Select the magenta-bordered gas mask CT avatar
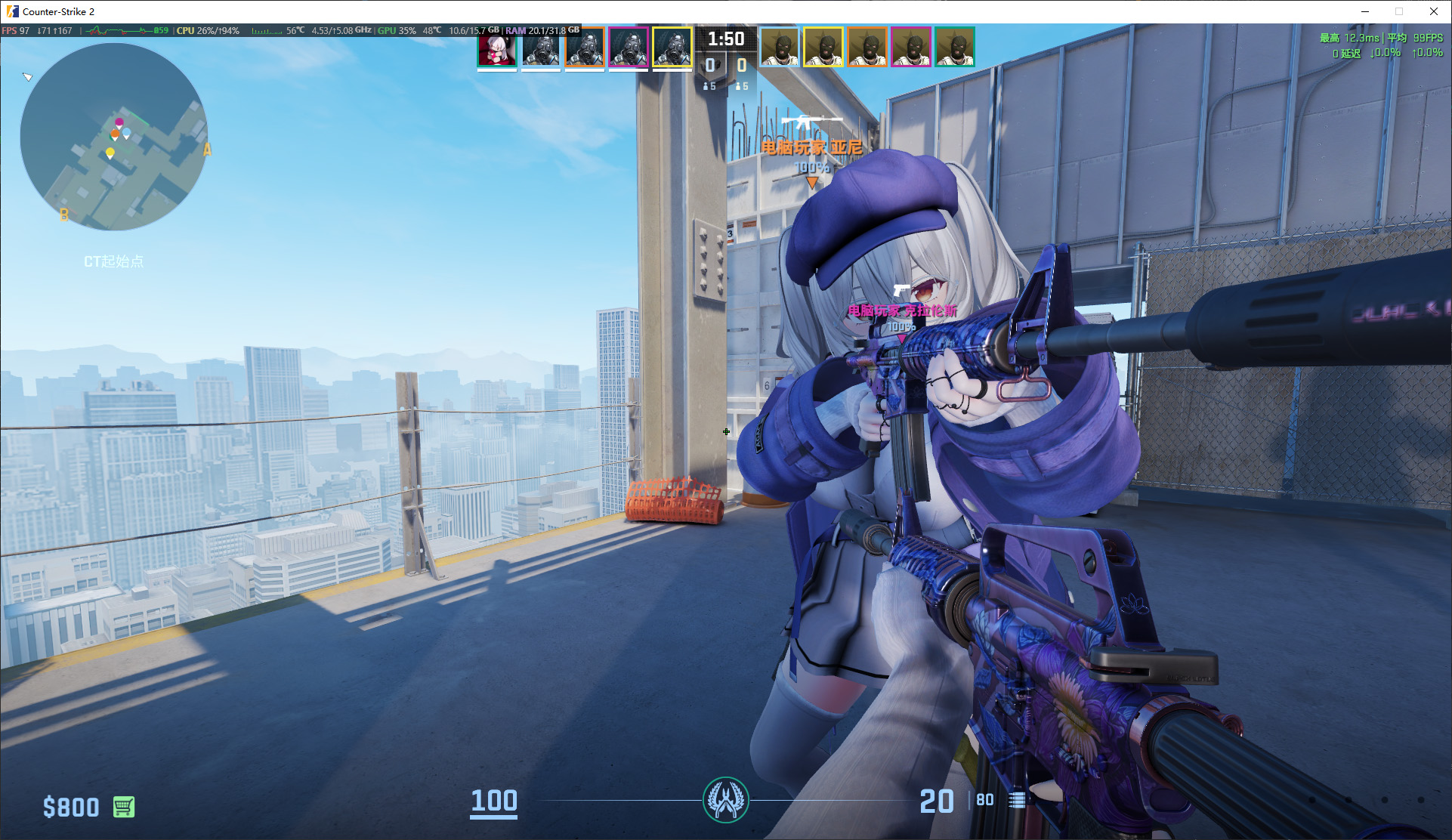Viewport: 1452px width, 840px height. [x=629, y=48]
